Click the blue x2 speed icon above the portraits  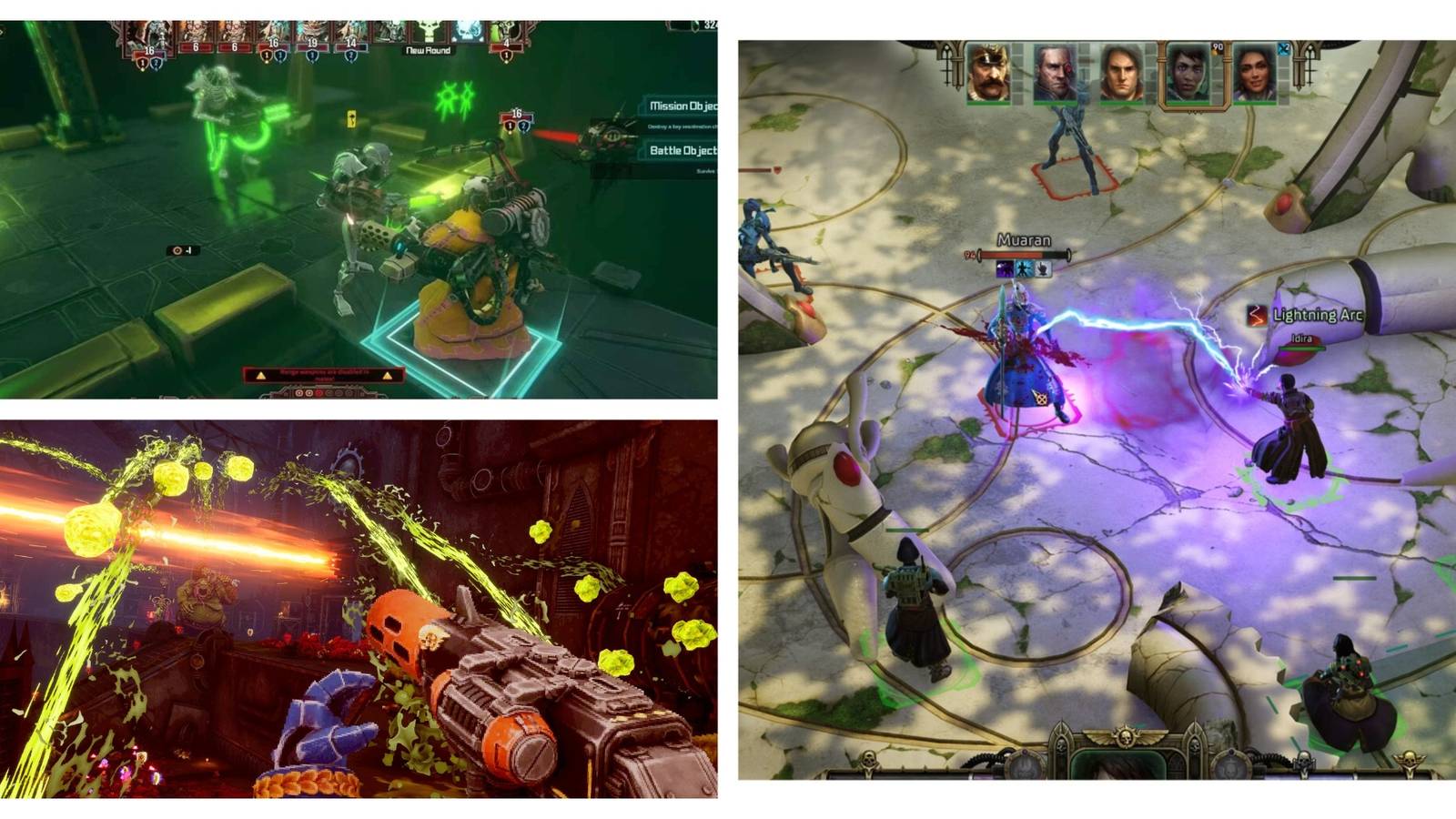point(1282,47)
